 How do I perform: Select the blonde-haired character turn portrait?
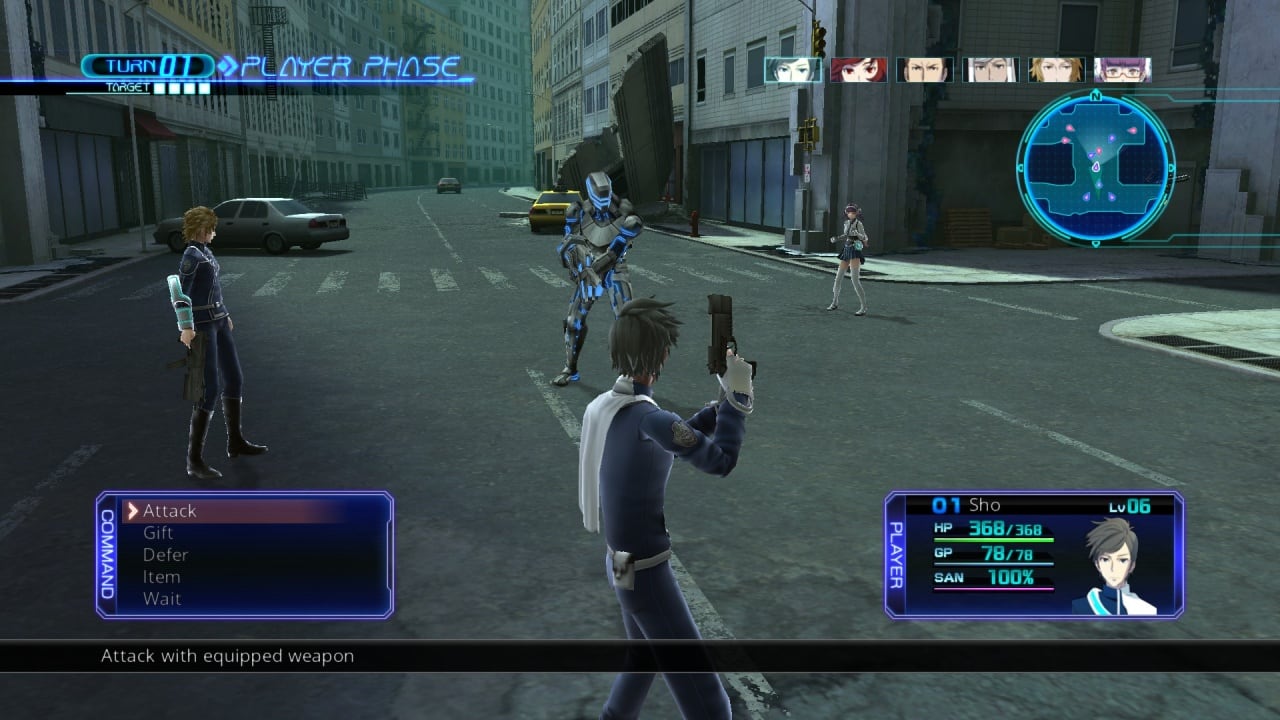point(1056,69)
